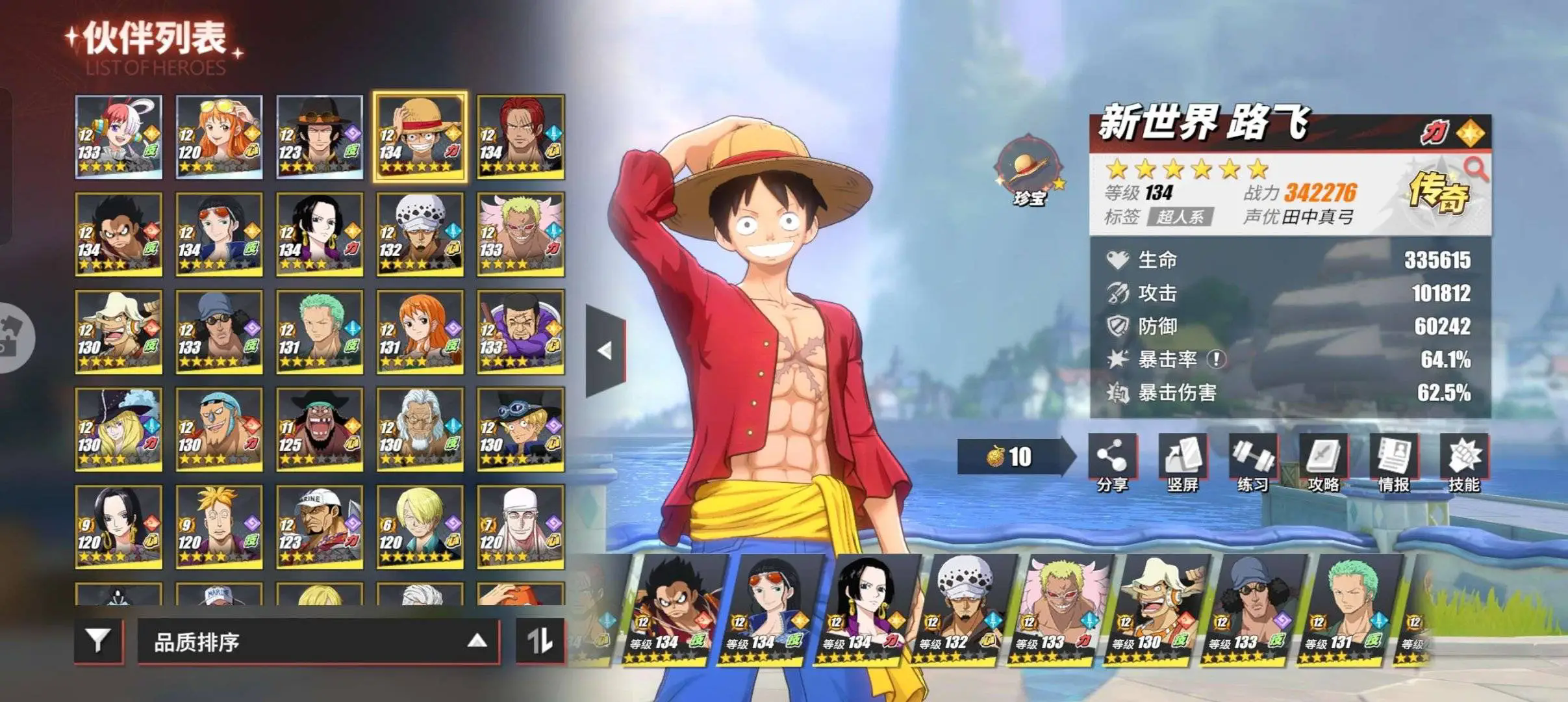Open the 攻略 strategy guide
This screenshot has height=702, width=1568.
pyautogui.click(x=1323, y=461)
